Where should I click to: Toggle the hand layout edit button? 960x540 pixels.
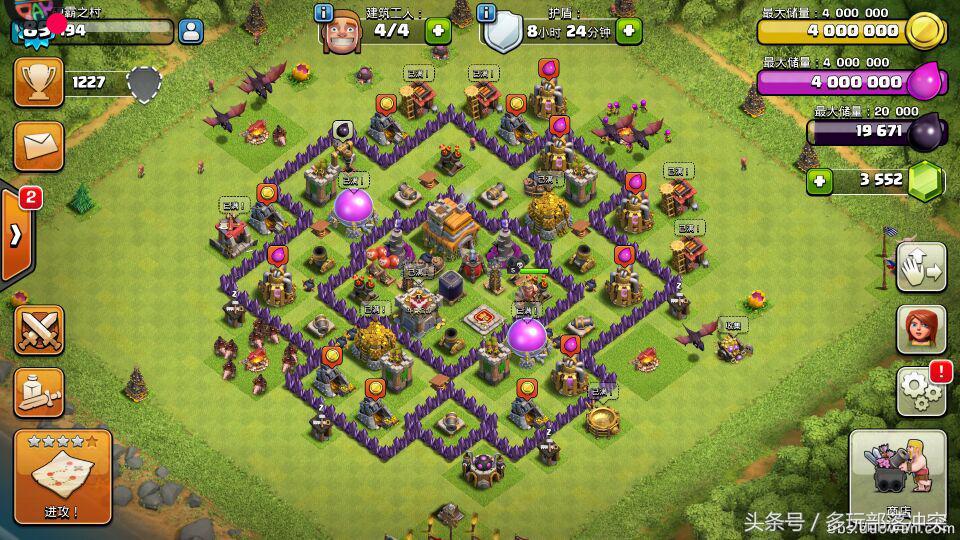(x=920, y=267)
